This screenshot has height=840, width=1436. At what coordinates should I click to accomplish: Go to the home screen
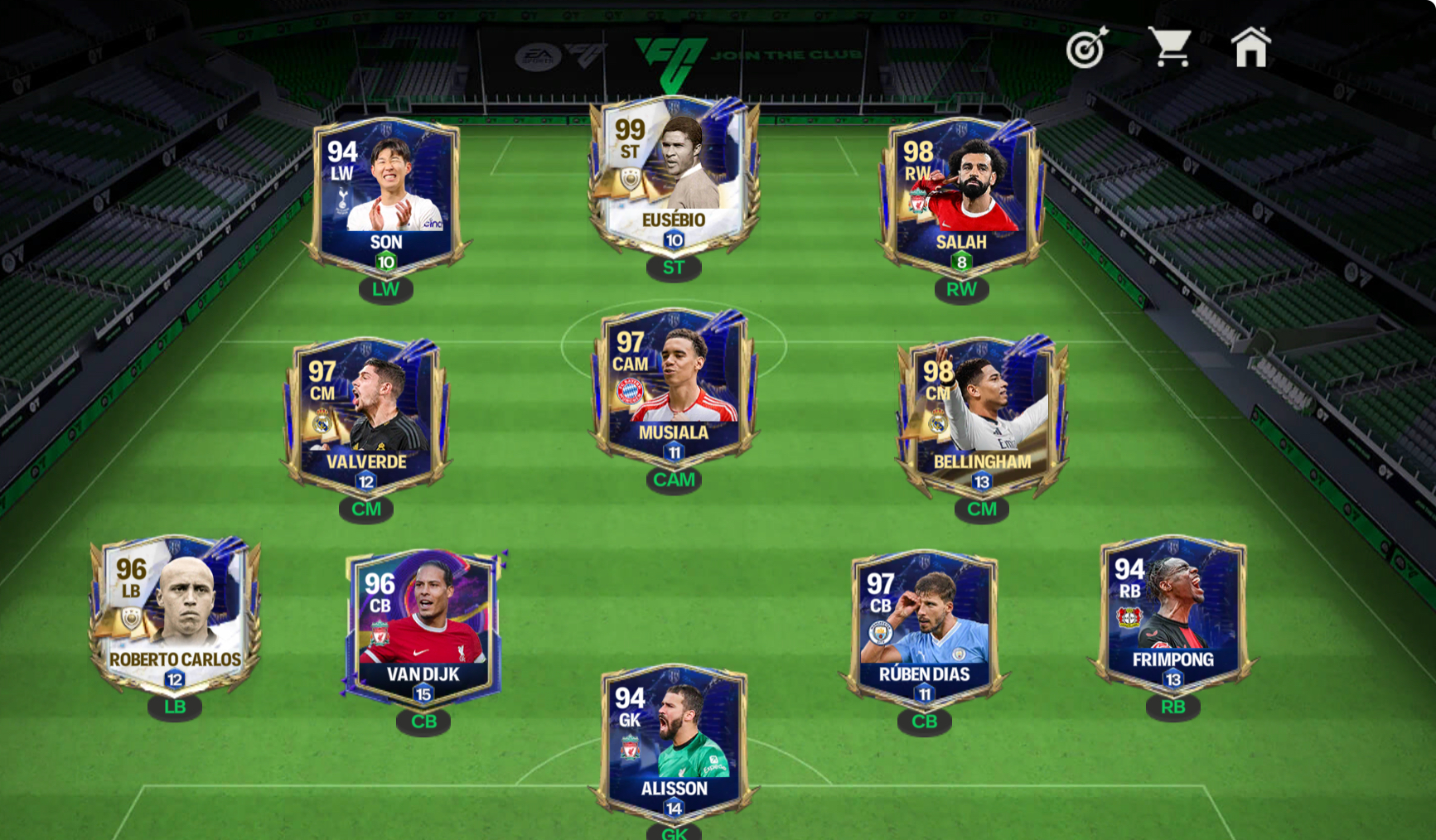1250,47
